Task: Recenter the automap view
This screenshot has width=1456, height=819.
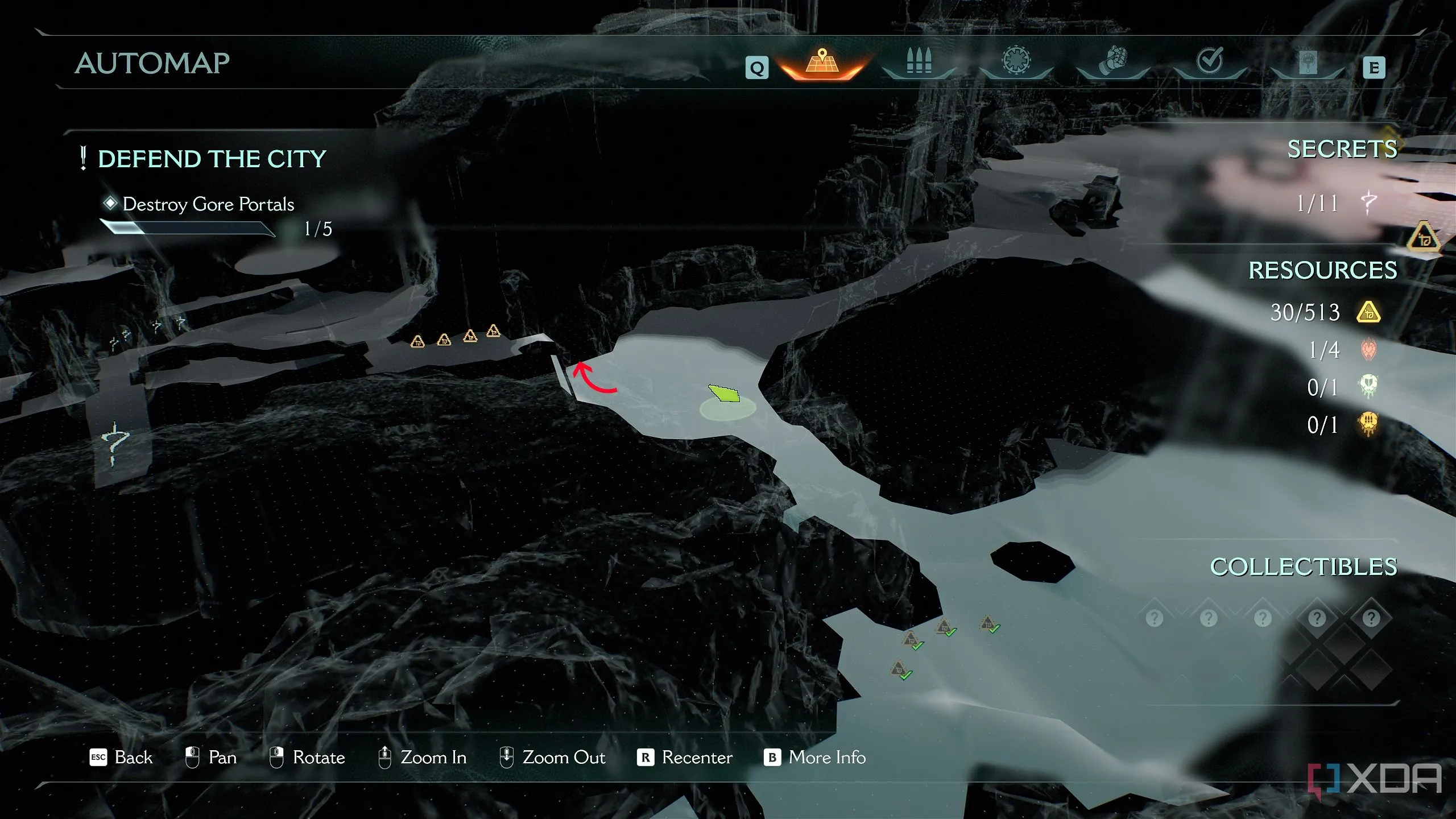Action: pyautogui.click(x=685, y=758)
